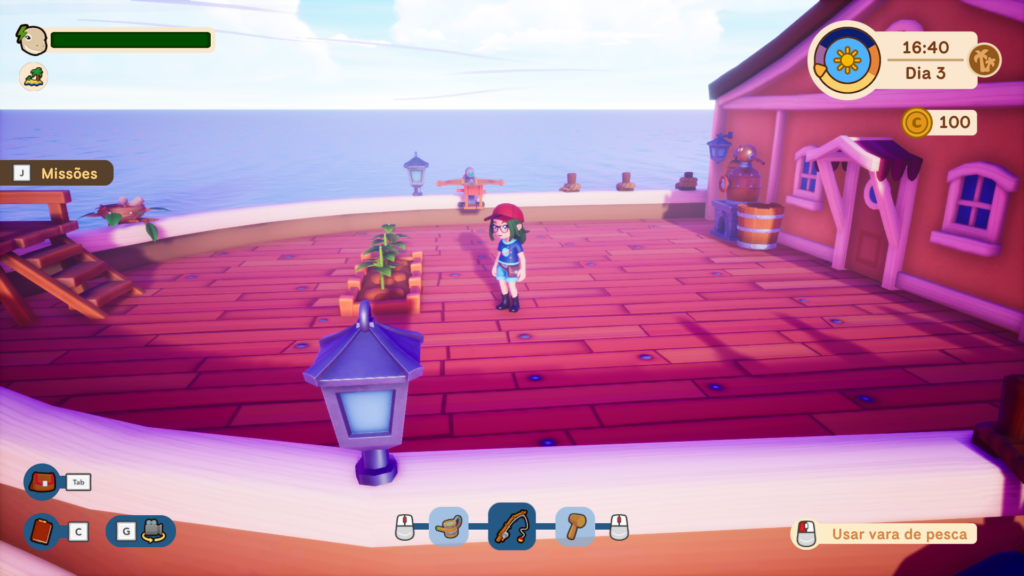This screenshot has height=576, width=1024.
Task: Click the palm tree island badge by the clock
Action: pos(985,60)
